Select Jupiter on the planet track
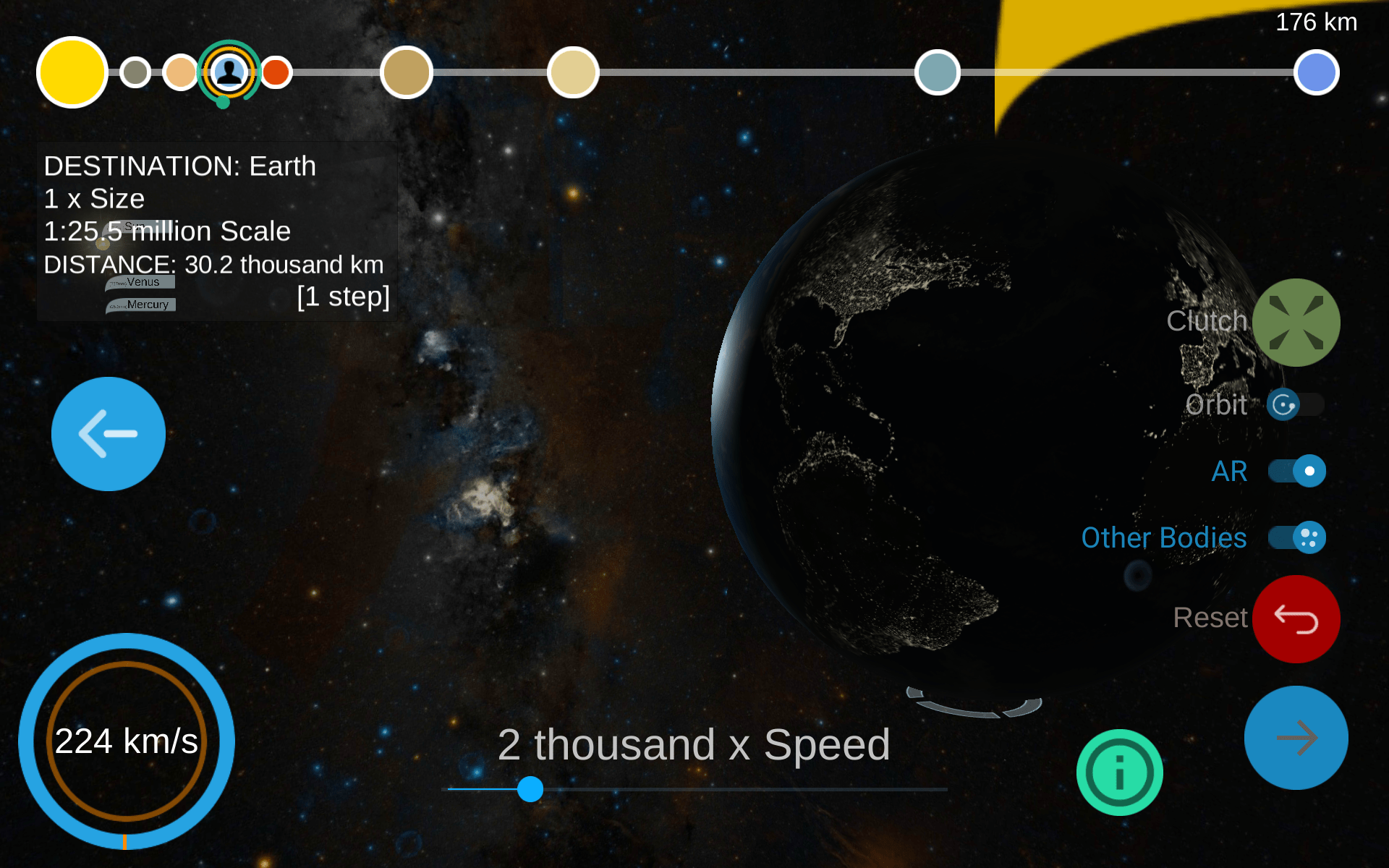Image resolution: width=1389 pixels, height=868 pixels. coord(407,72)
